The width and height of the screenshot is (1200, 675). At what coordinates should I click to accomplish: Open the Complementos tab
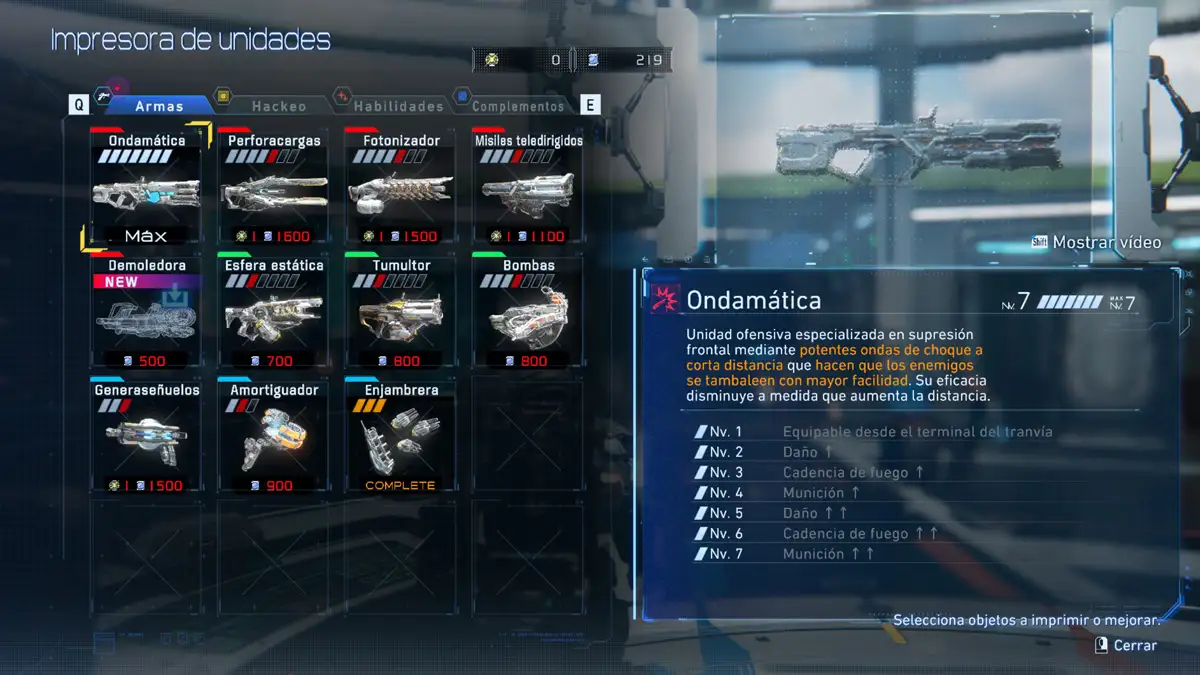click(x=516, y=105)
